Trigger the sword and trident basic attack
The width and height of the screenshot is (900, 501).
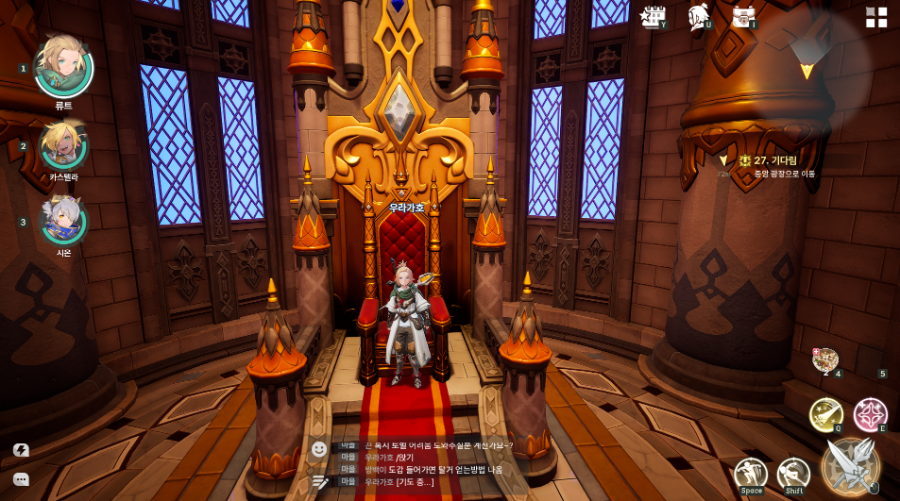click(851, 465)
